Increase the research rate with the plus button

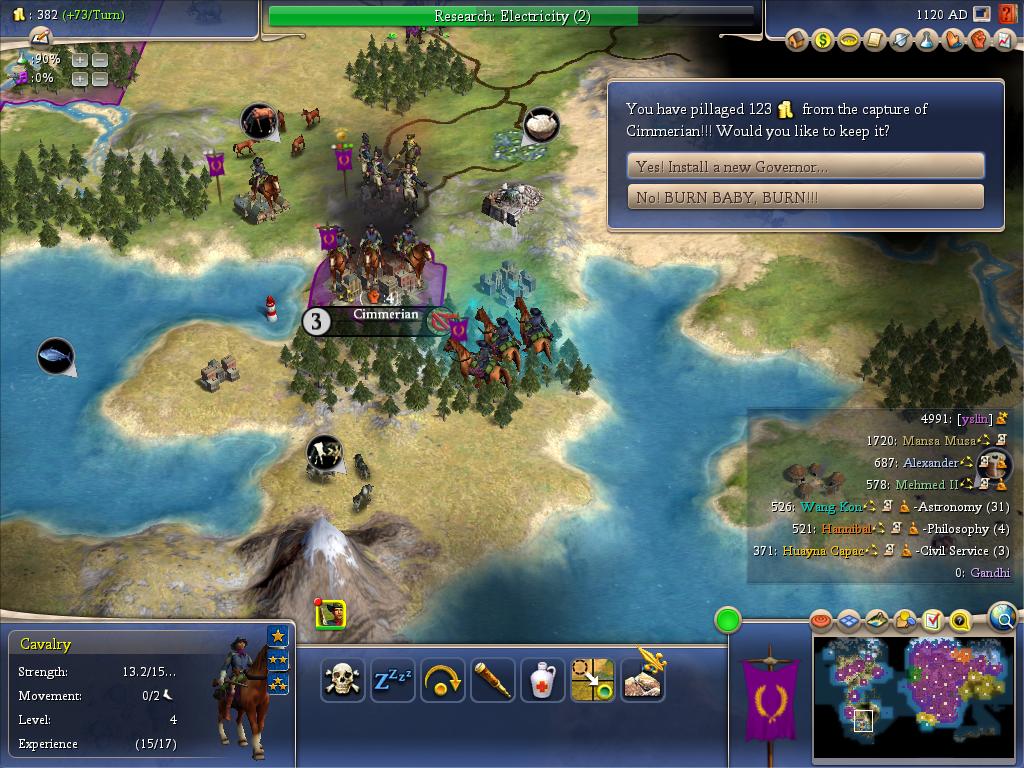click(79, 60)
